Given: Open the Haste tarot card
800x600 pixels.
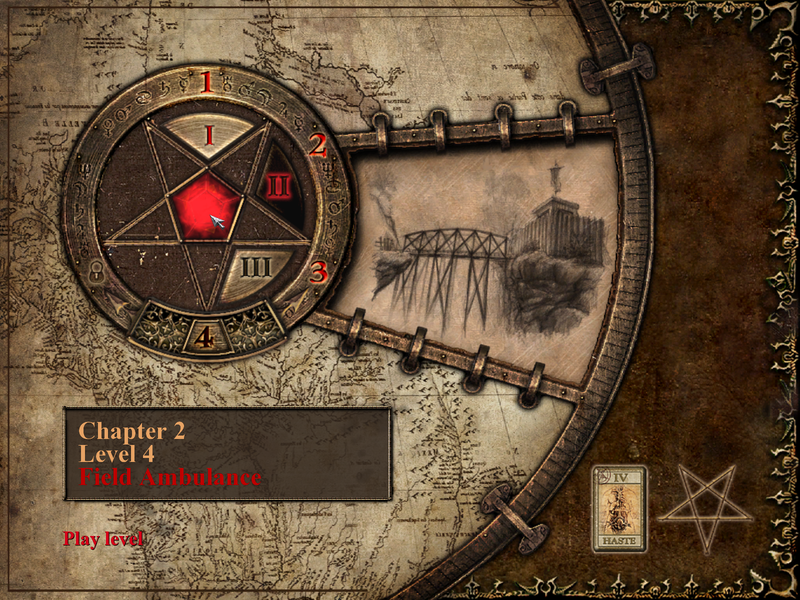Looking at the screenshot, I should click(x=619, y=507).
